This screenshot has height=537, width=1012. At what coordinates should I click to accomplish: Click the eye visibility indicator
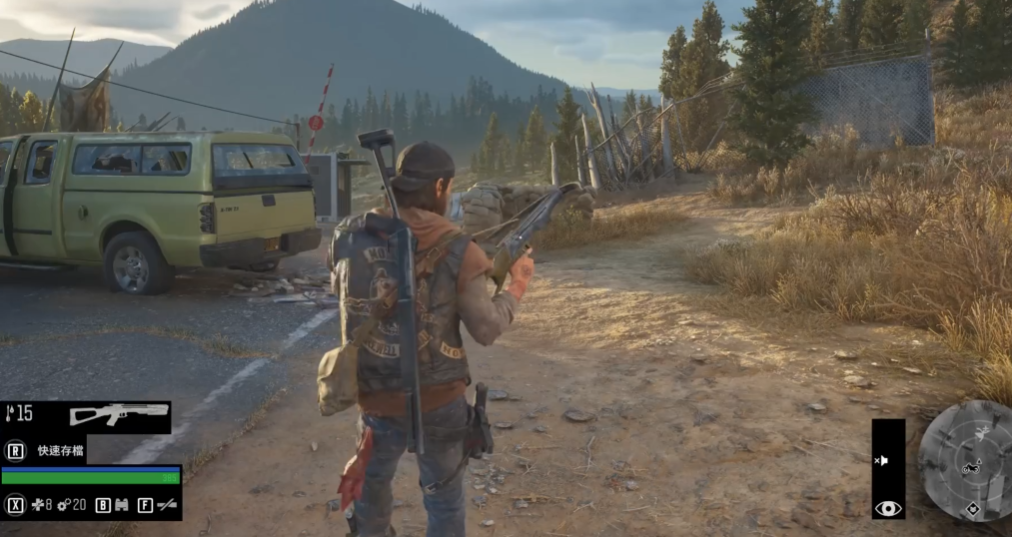887,508
